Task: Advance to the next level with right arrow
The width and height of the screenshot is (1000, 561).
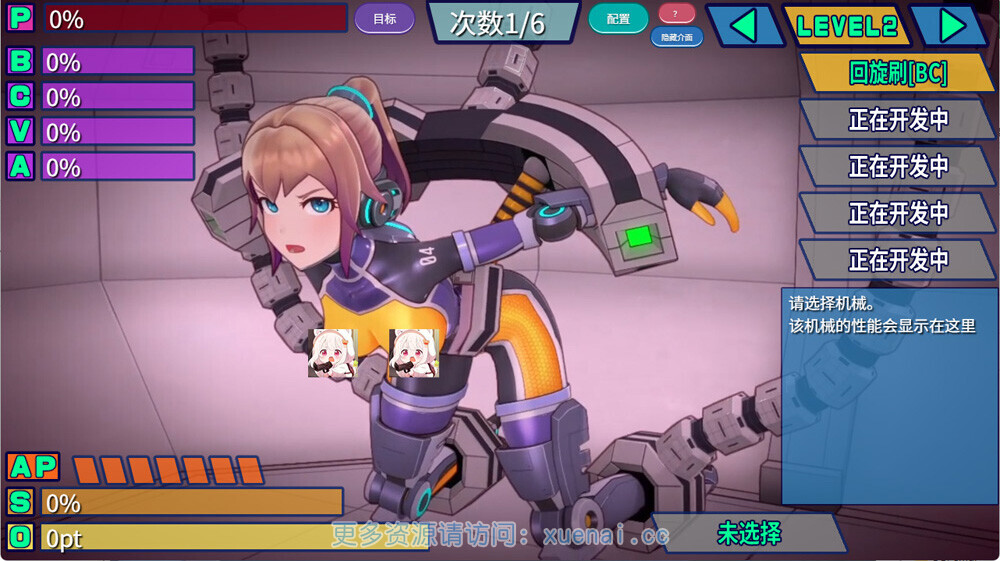Action: pyautogui.click(x=951, y=26)
